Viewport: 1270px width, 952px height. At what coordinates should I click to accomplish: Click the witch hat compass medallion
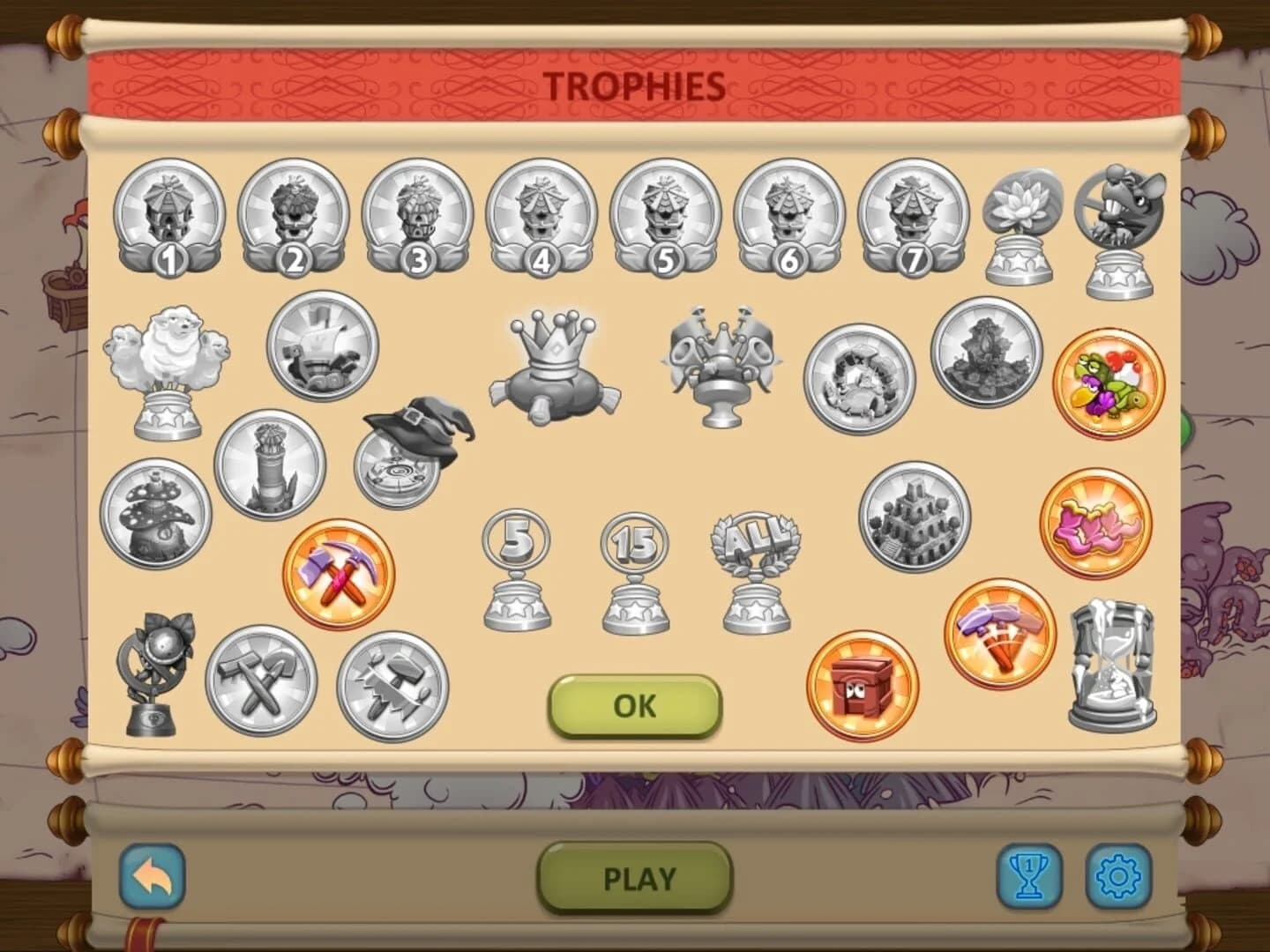pyautogui.click(x=410, y=441)
